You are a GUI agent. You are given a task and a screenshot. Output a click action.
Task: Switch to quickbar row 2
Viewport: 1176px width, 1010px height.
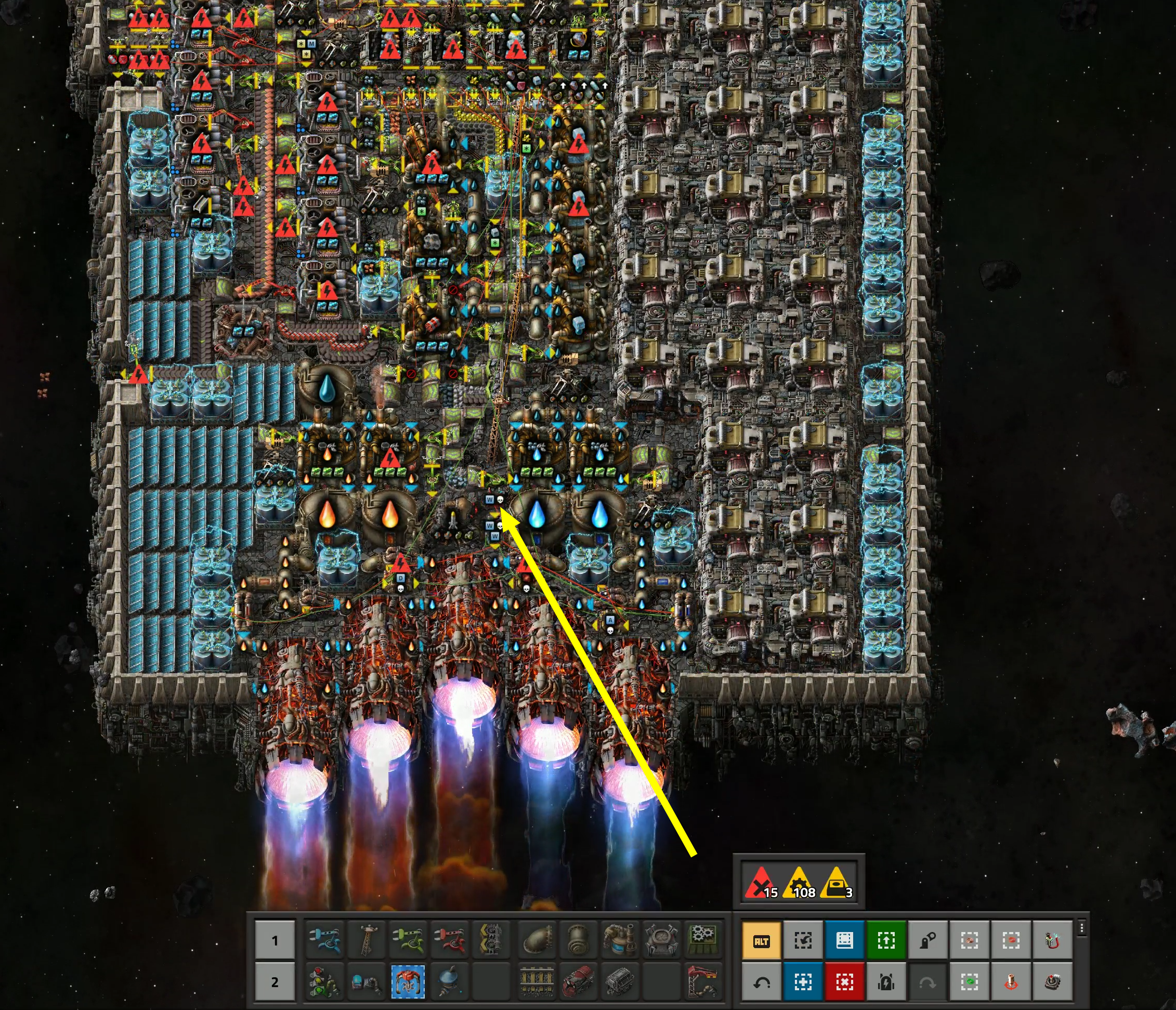(x=275, y=982)
